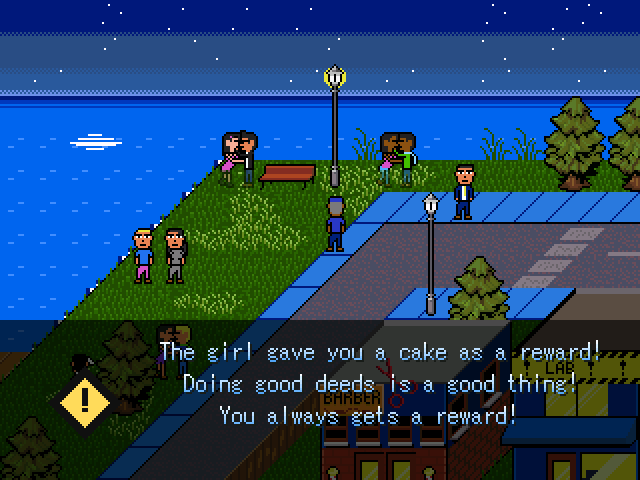Click the yellow exclamation diamond icon
The image size is (640, 480).
85,401
